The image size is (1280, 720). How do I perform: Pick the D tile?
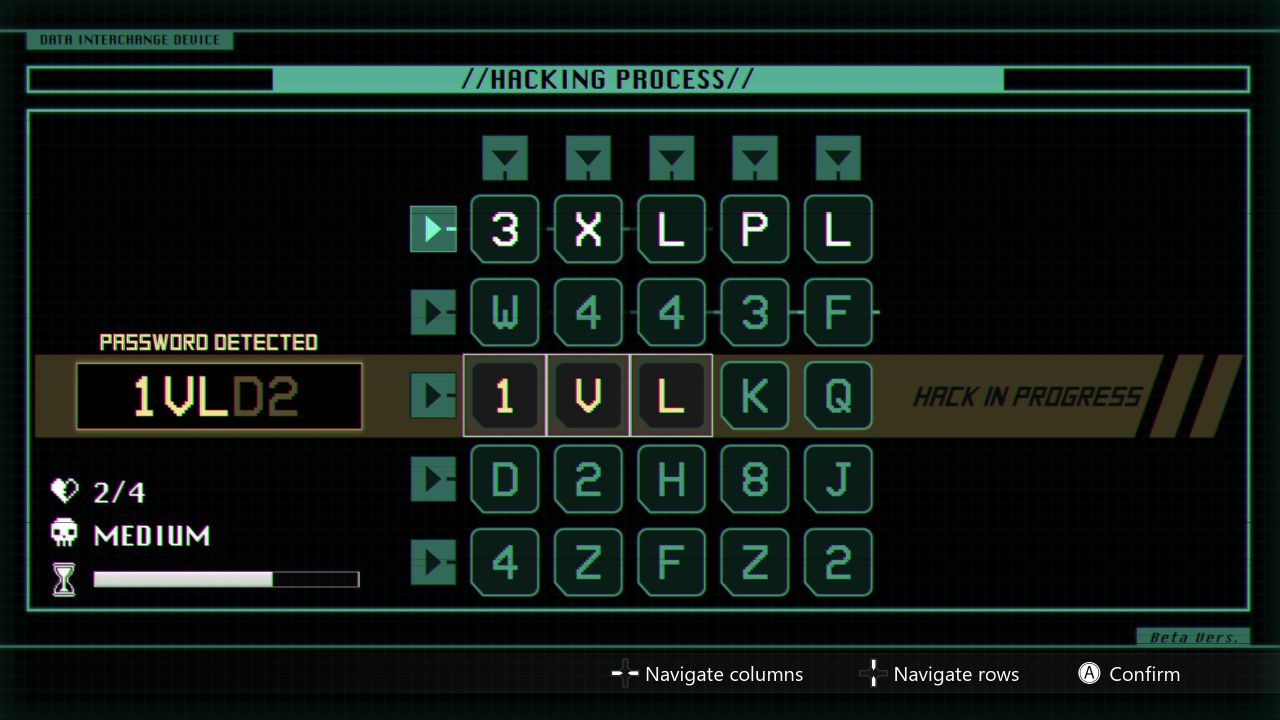(505, 479)
